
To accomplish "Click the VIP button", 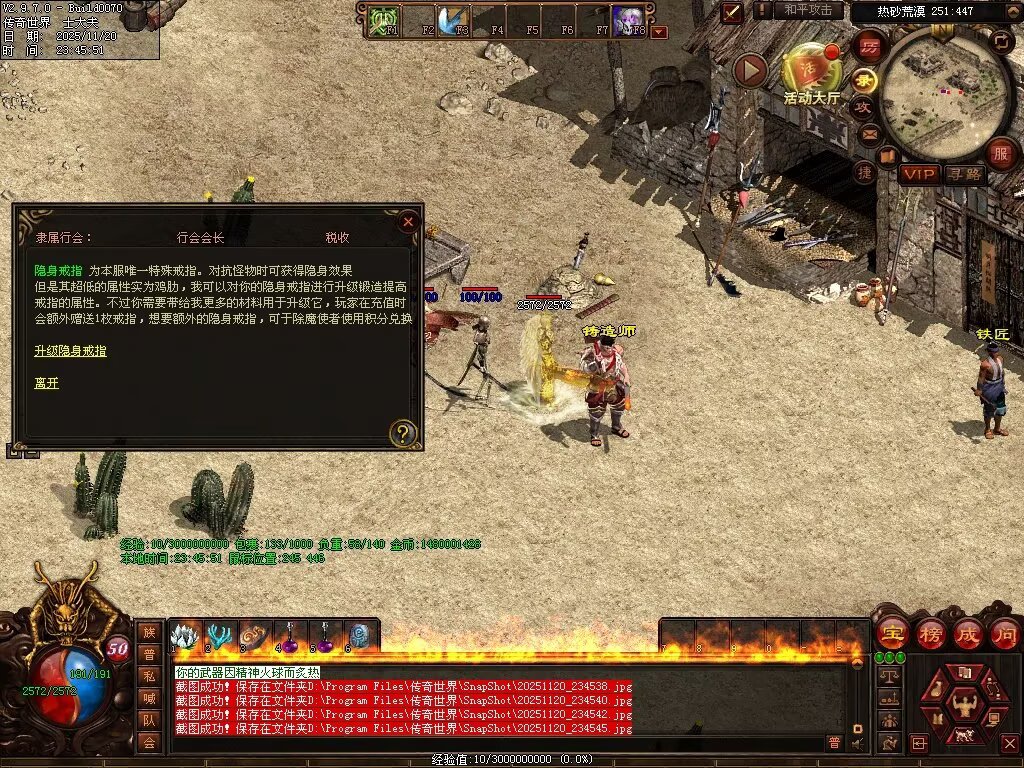I will pos(919,175).
